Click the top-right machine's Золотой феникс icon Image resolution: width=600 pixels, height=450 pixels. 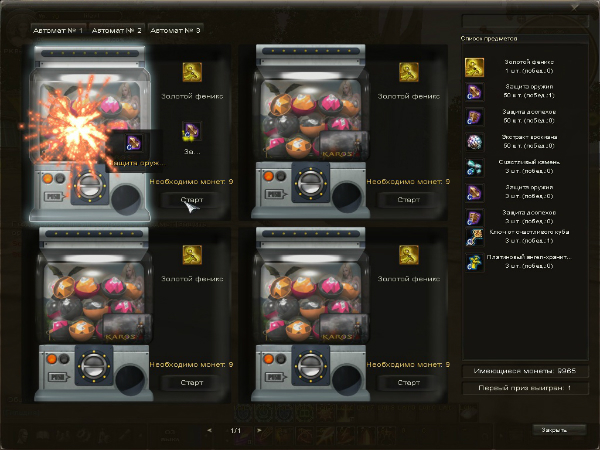coord(408,71)
